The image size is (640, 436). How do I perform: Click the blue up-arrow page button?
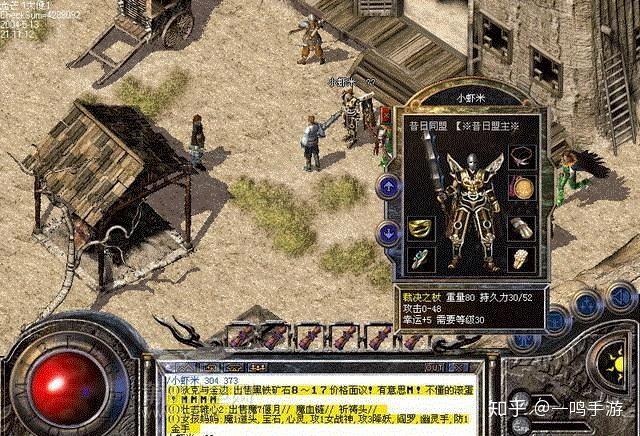(x=388, y=186)
